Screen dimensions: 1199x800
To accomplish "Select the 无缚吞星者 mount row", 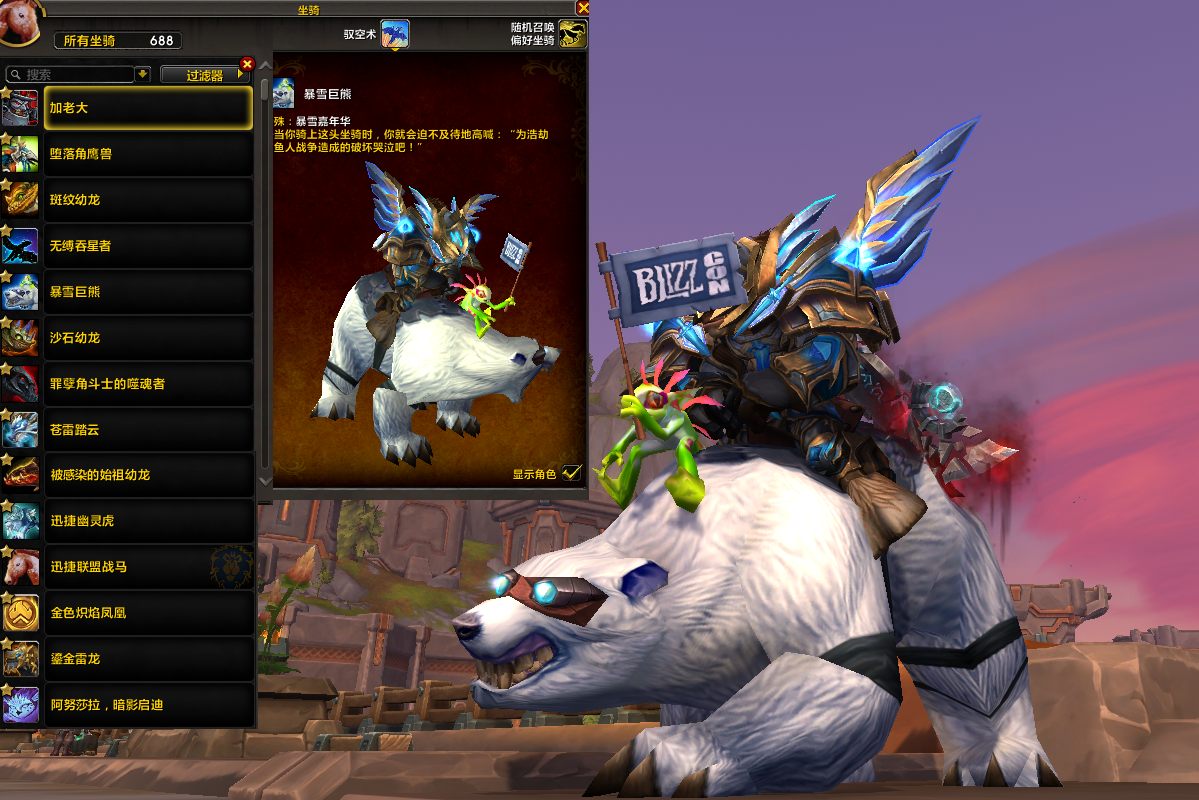I will click(148, 246).
